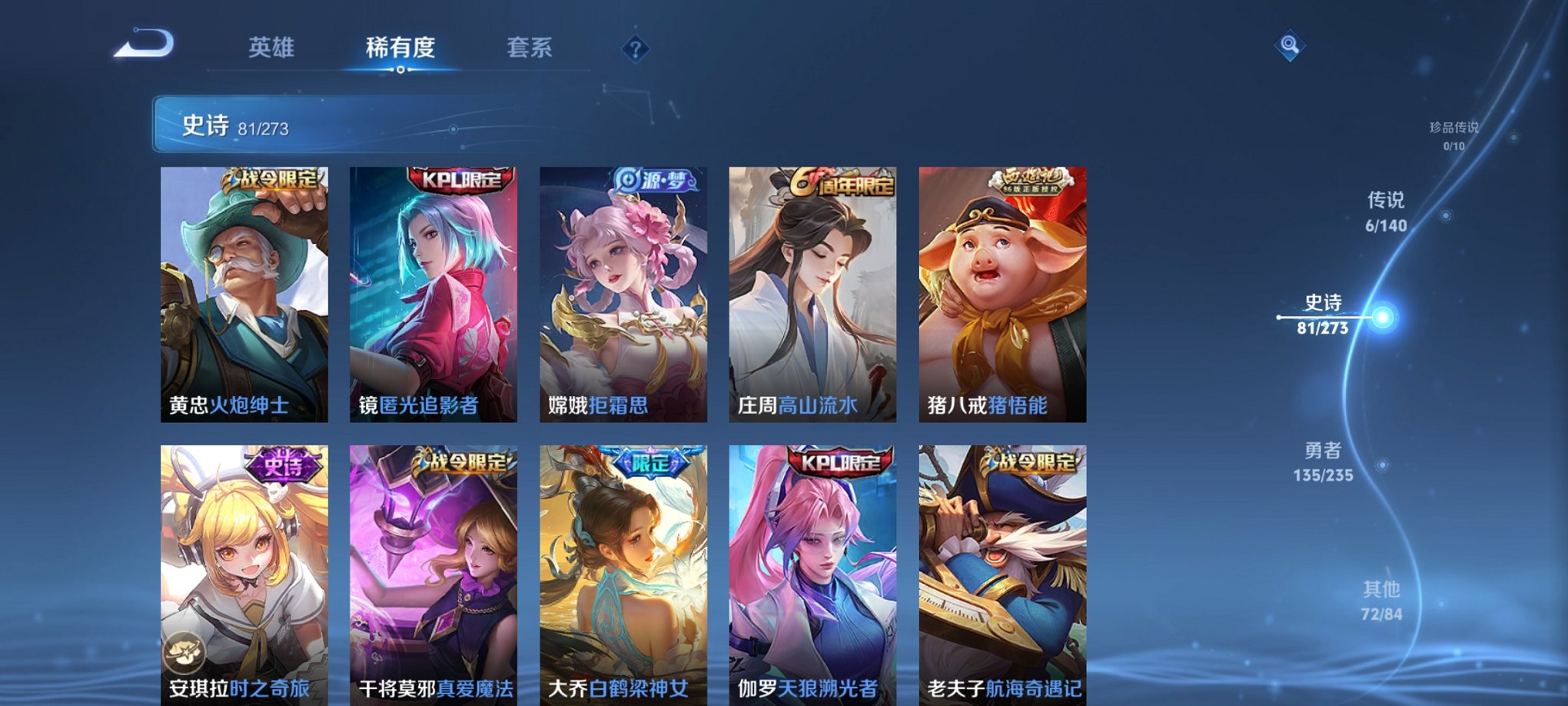Click the 西游记 badge on 猪八戒's card
Viewport: 1568px width, 706px height.
[x=1030, y=179]
